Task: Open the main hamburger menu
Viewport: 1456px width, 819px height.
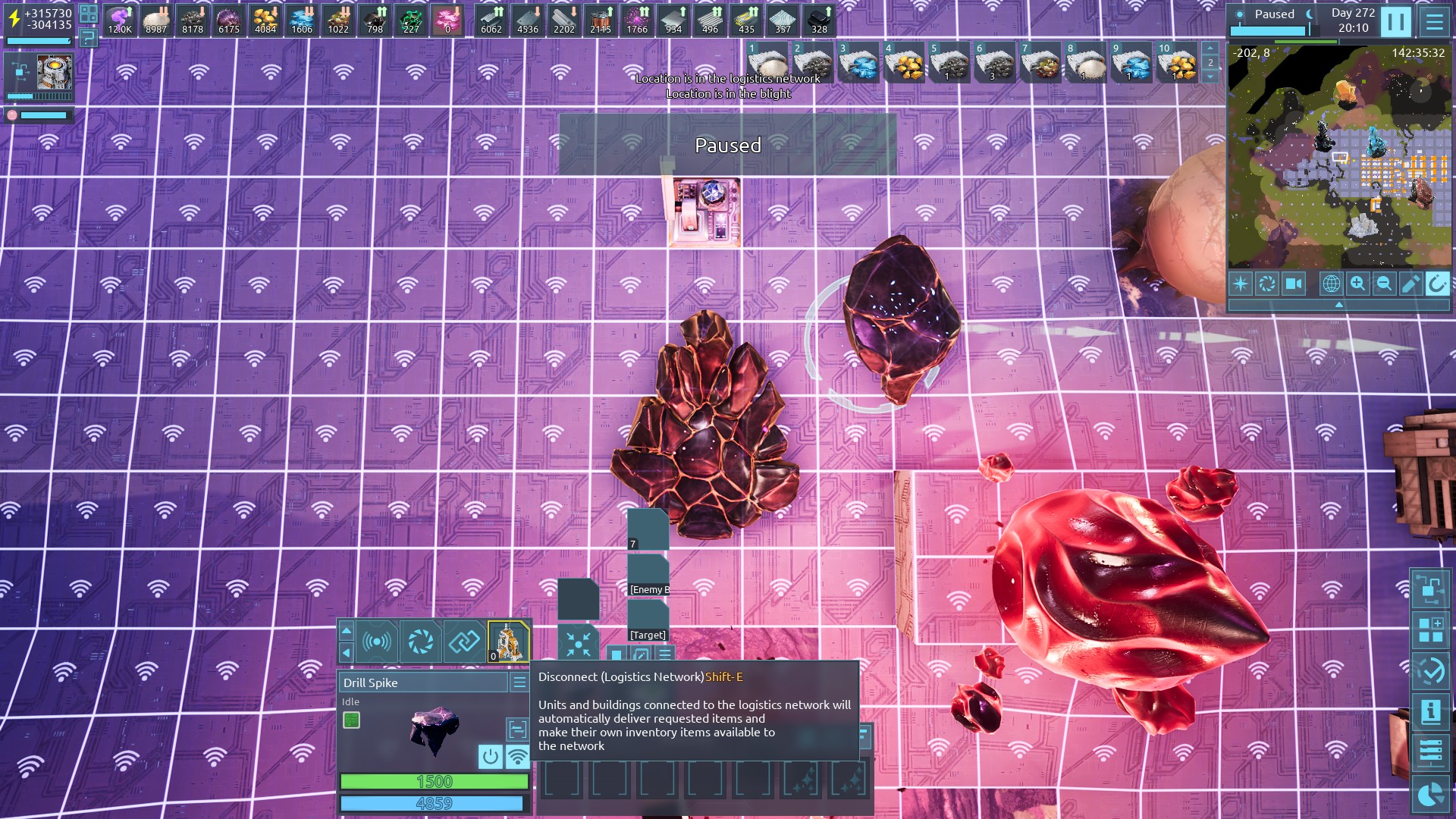Action: [1434, 21]
